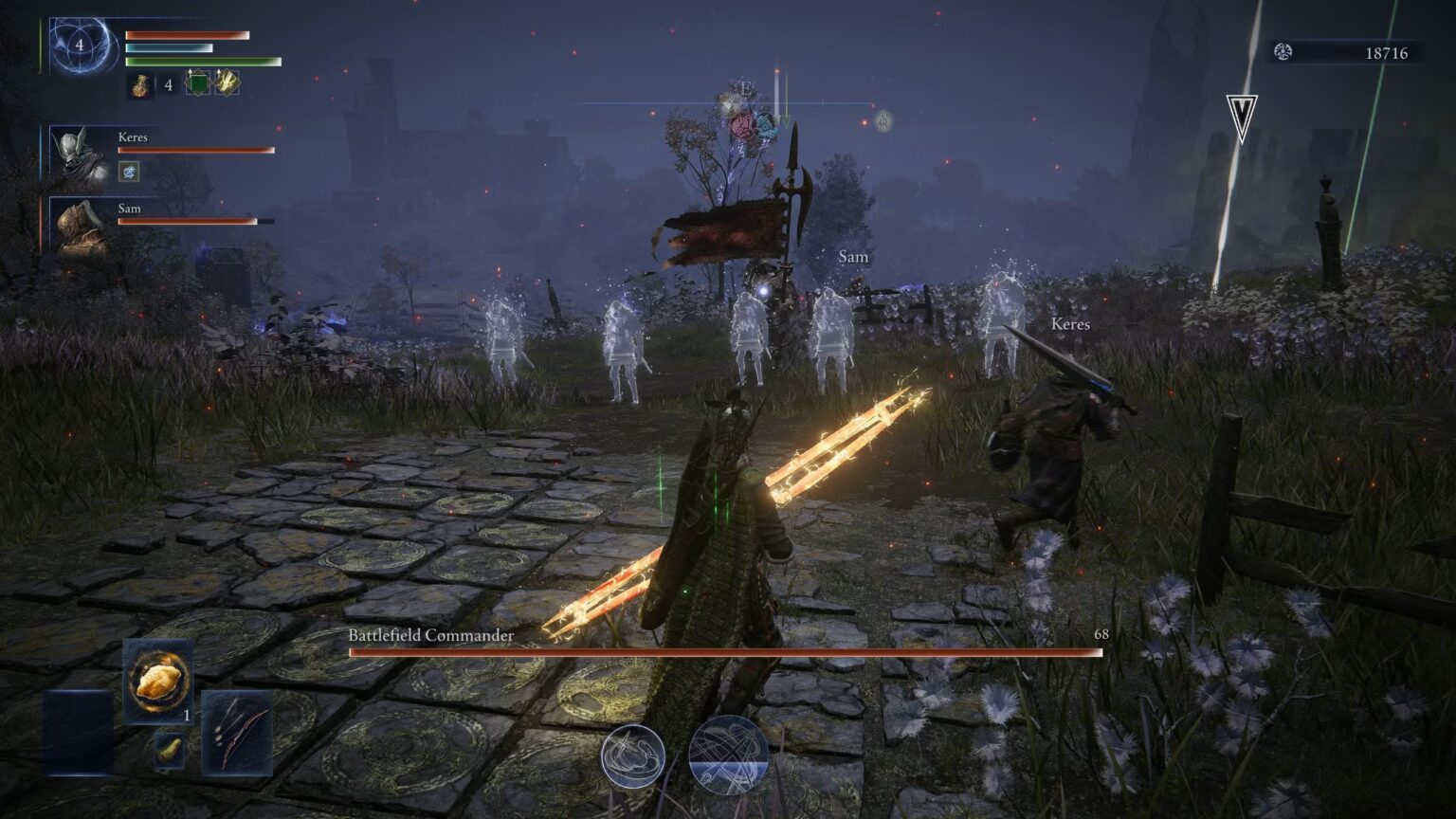Select the equipped bow in the bottom-left slot
Image resolution: width=1456 pixels, height=819 pixels.
pos(239,730)
